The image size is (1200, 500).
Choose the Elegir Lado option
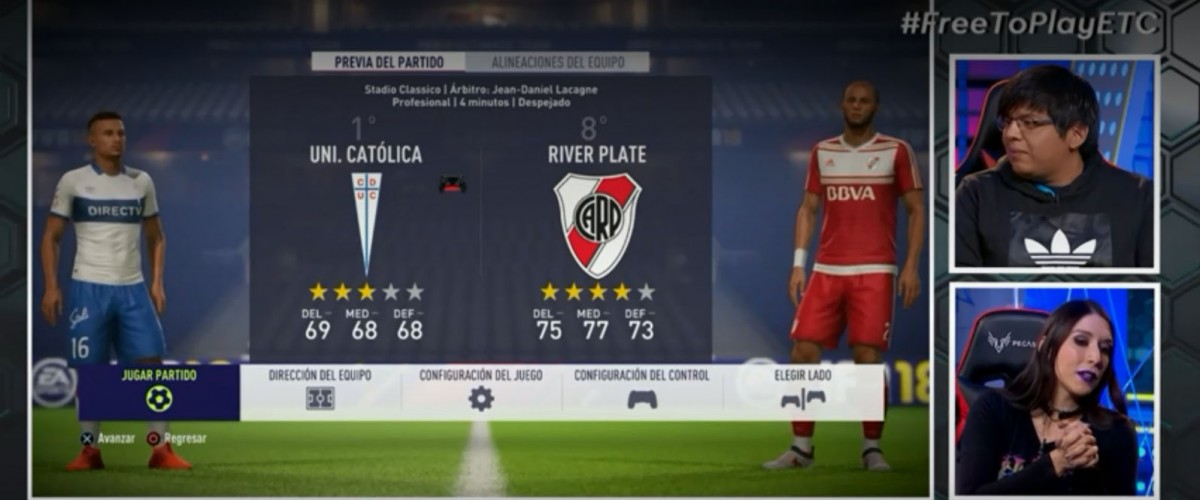coord(803,391)
